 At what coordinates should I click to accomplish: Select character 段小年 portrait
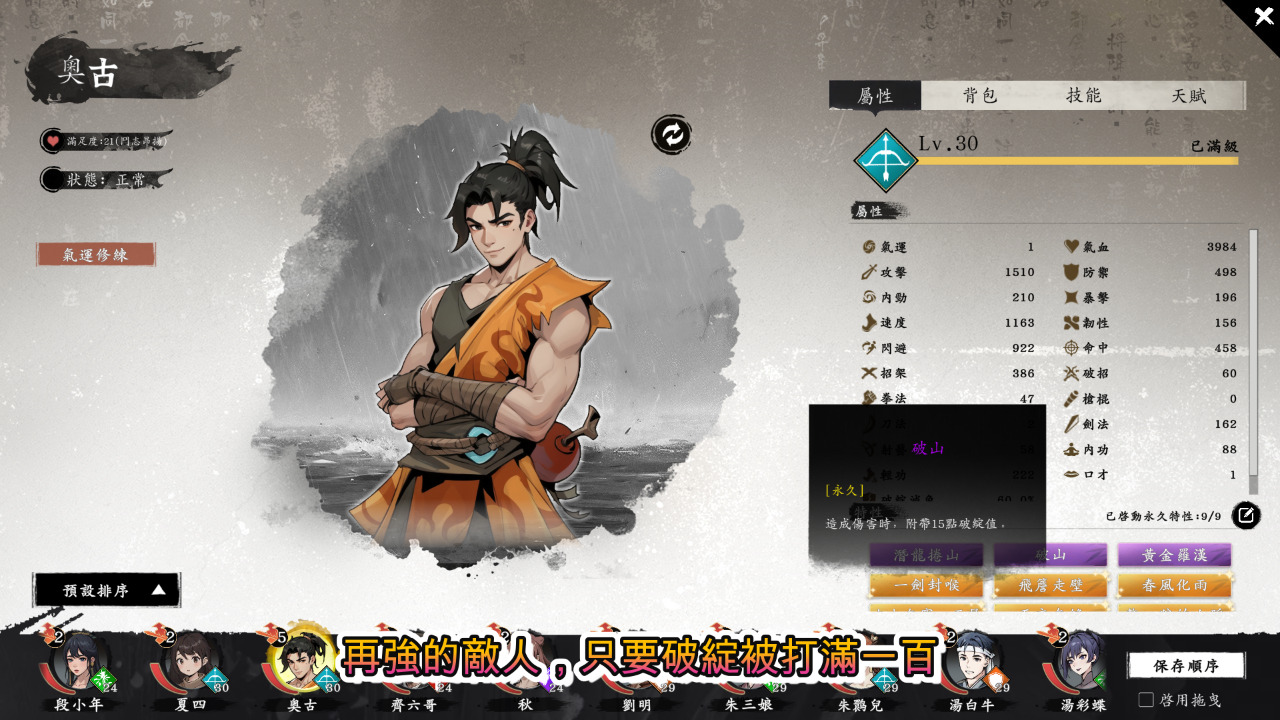coord(78,662)
